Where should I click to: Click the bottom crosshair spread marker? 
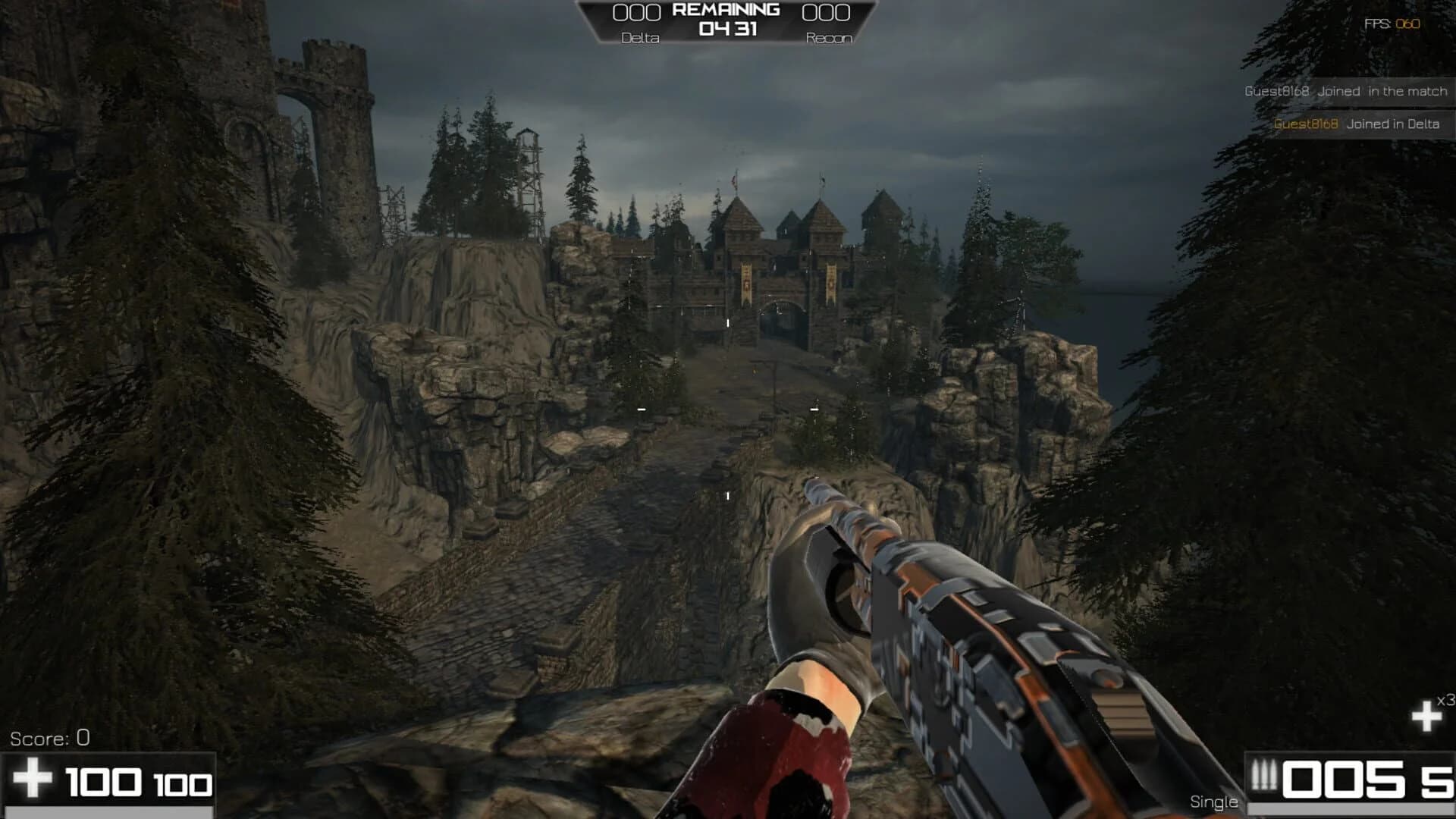click(x=728, y=497)
